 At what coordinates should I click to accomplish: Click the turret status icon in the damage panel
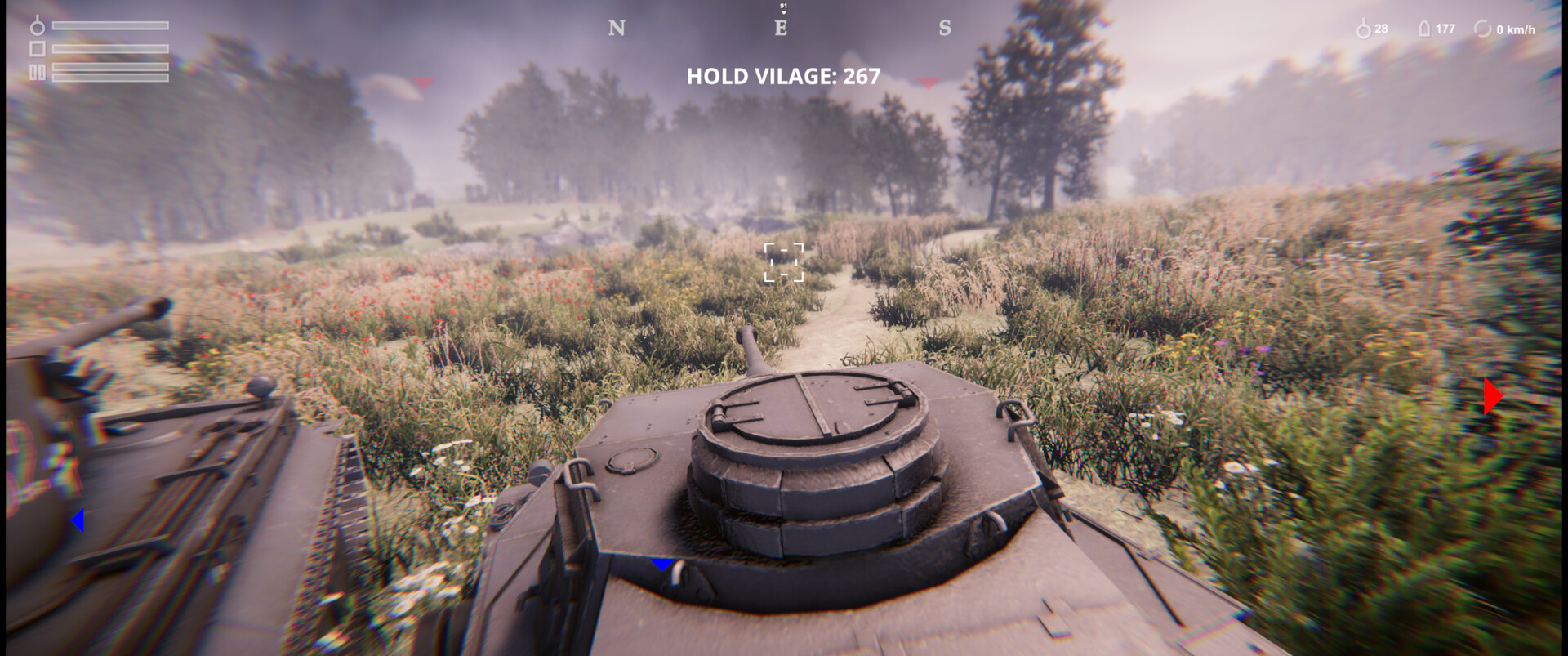[x=37, y=26]
